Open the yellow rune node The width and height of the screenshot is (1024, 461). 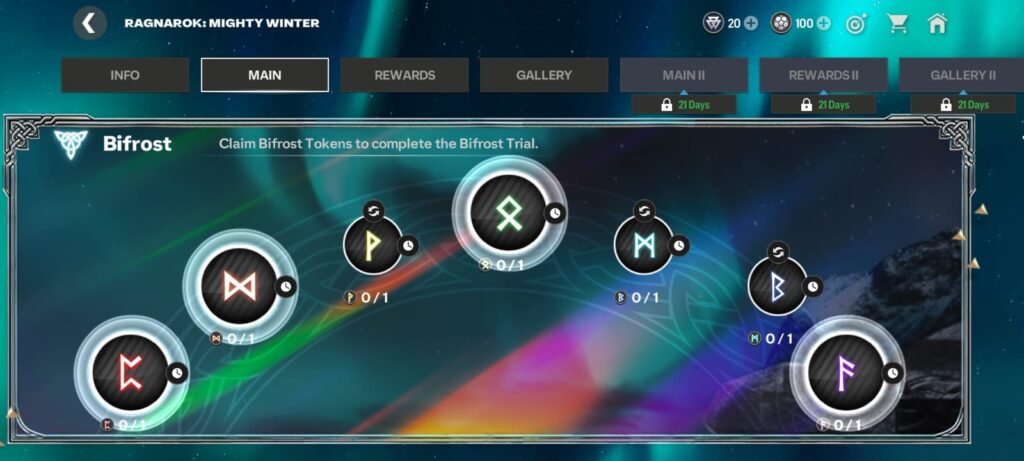point(372,245)
